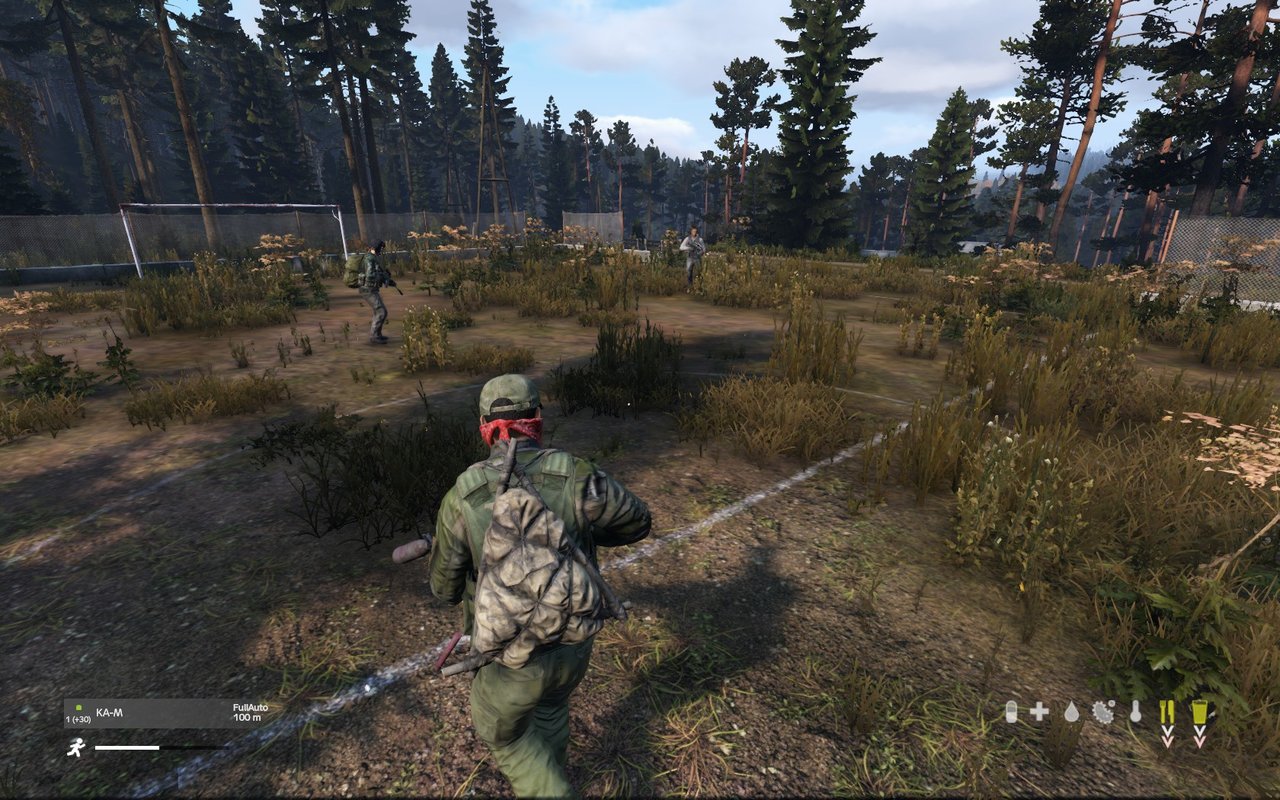Click the germ infection status icon

[1103, 709]
